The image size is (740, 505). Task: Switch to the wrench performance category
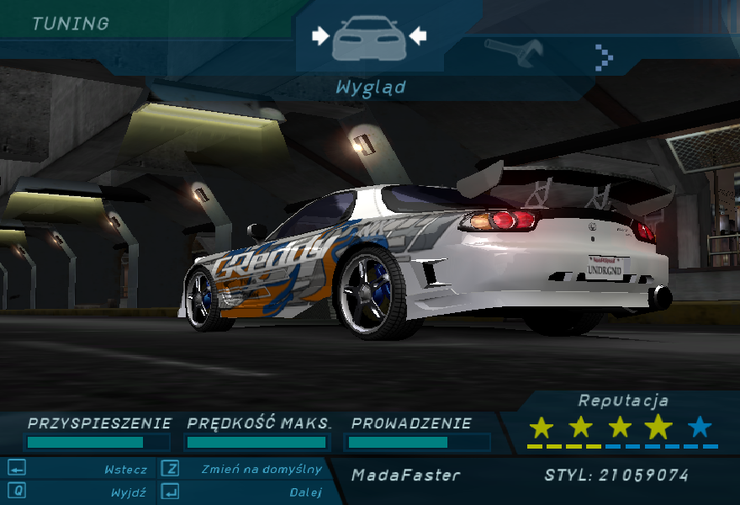513,52
